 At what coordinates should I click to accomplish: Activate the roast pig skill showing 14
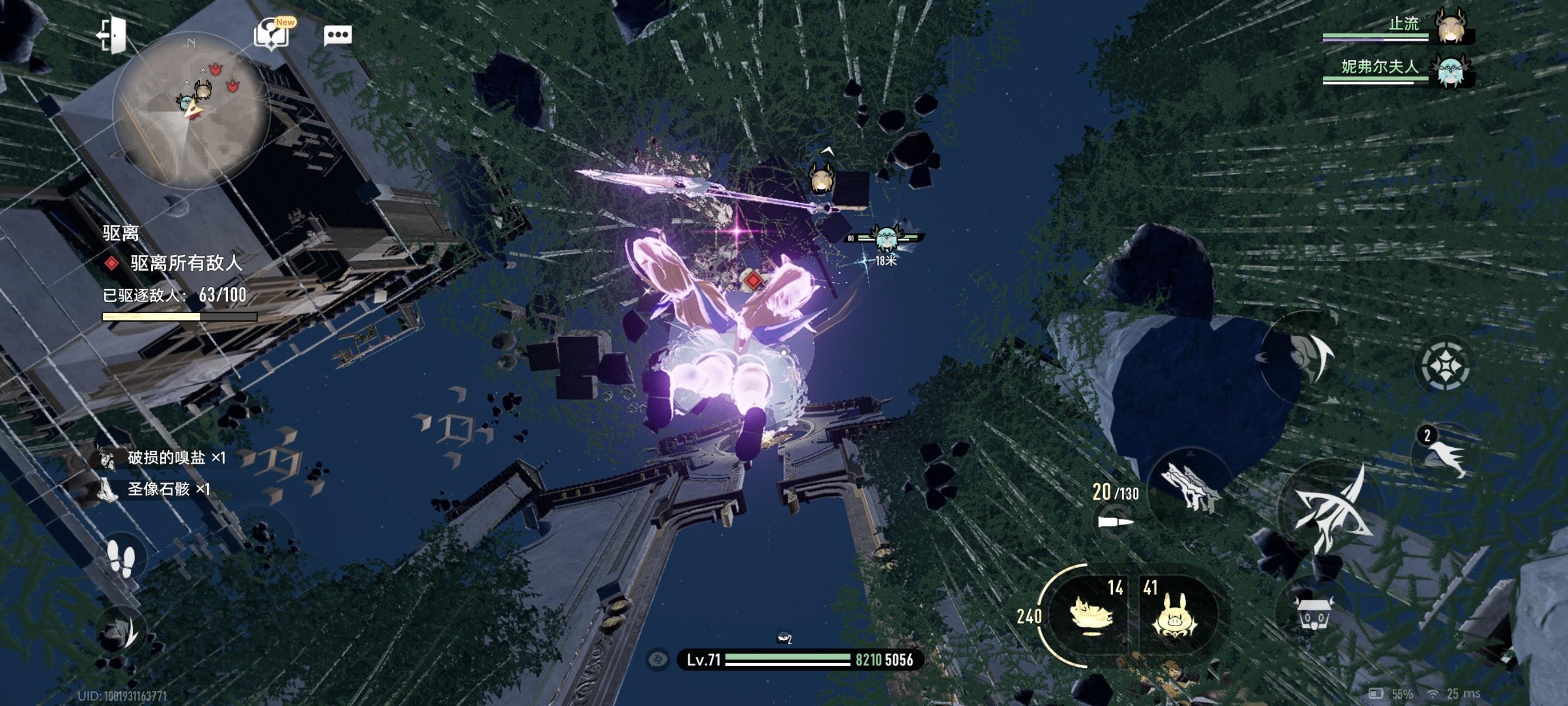(x=1091, y=614)
